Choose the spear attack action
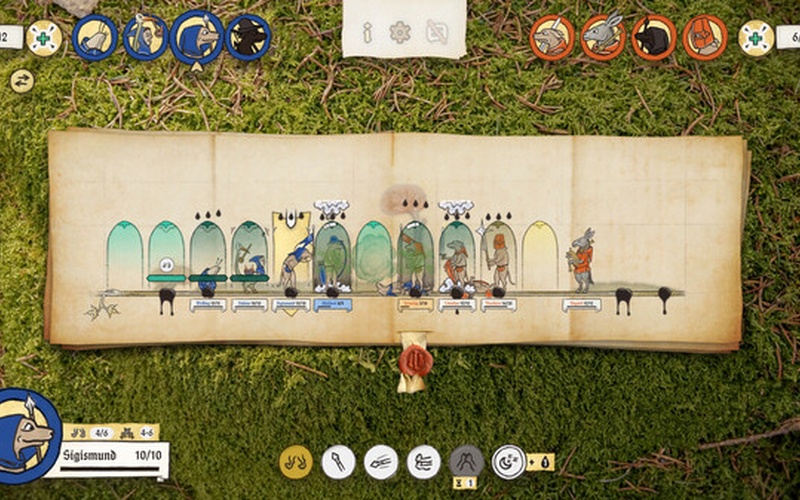The height and width of the screenshot is (500, 800). click(x=338, y=461)
